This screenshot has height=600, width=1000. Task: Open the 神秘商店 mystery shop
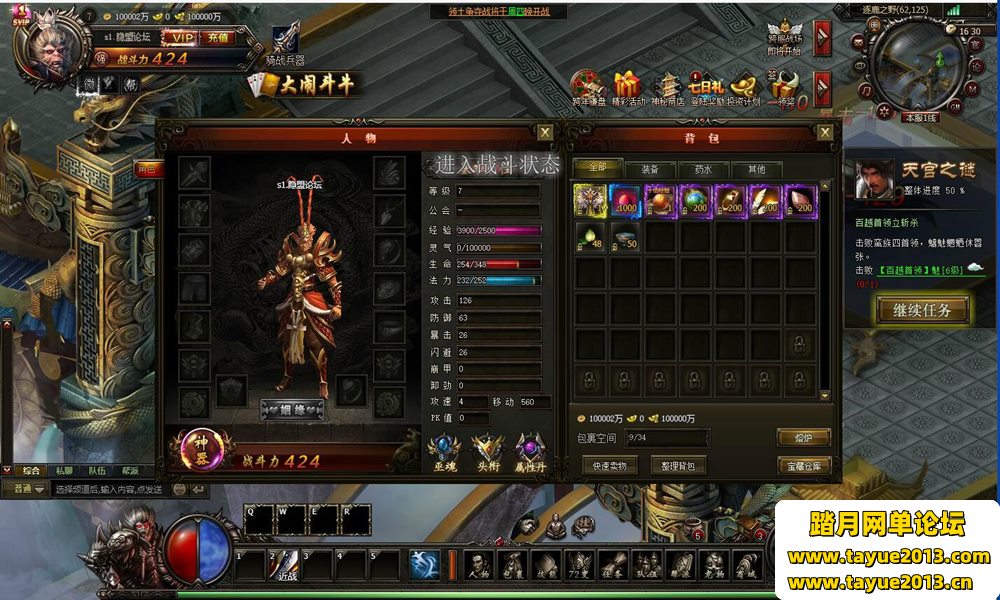(667, 88)
